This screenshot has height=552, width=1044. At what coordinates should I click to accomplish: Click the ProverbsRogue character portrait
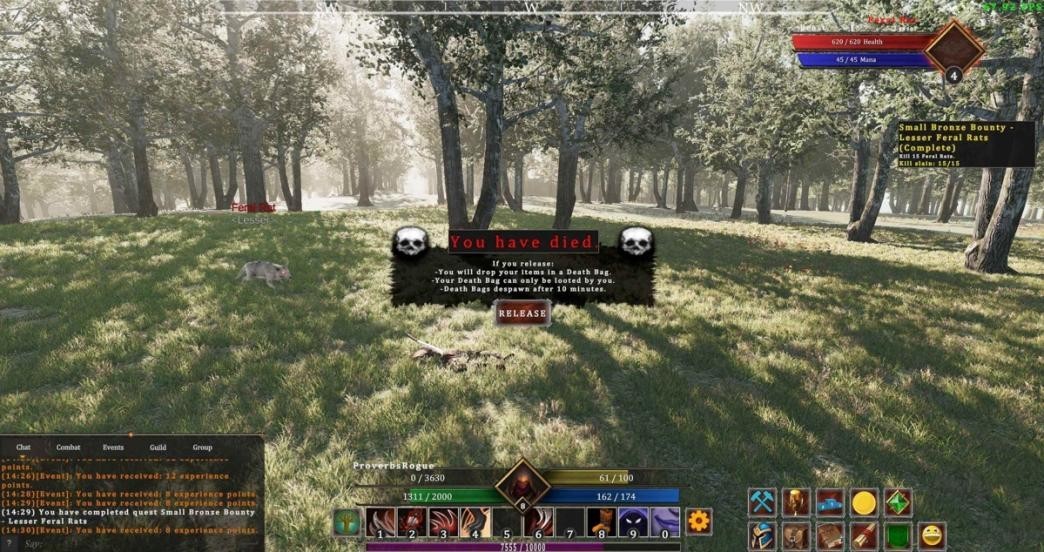(x=522, y=484)
